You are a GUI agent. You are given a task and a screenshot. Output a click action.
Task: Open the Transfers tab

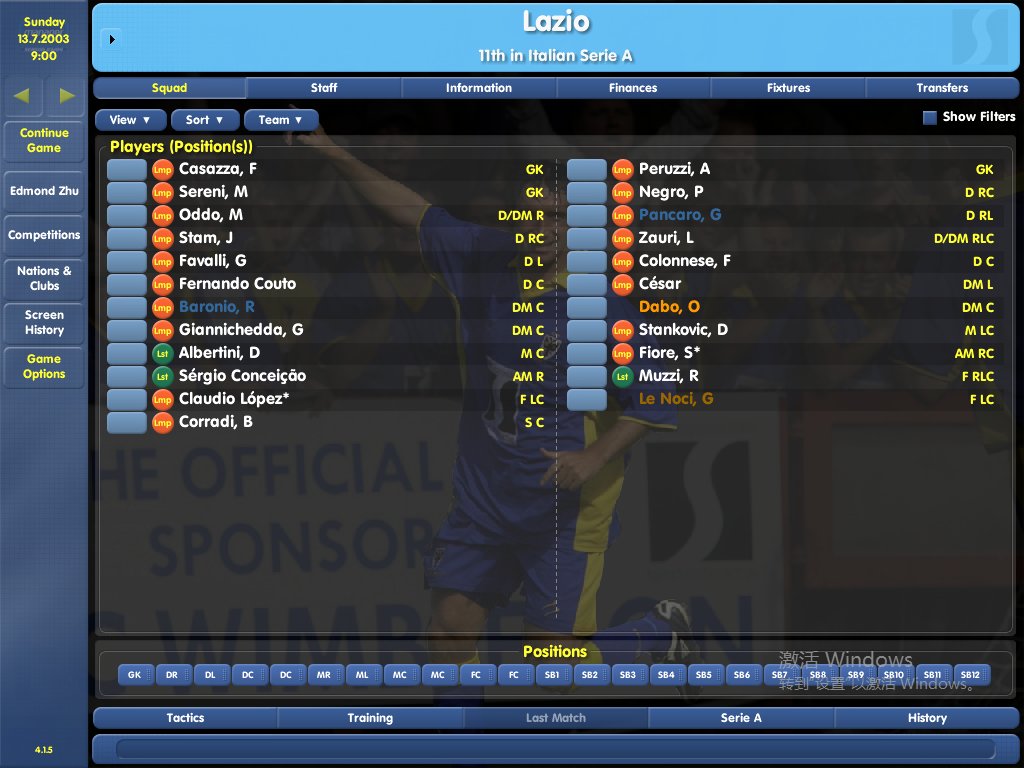pyautogui.click(x=942, y=88)
